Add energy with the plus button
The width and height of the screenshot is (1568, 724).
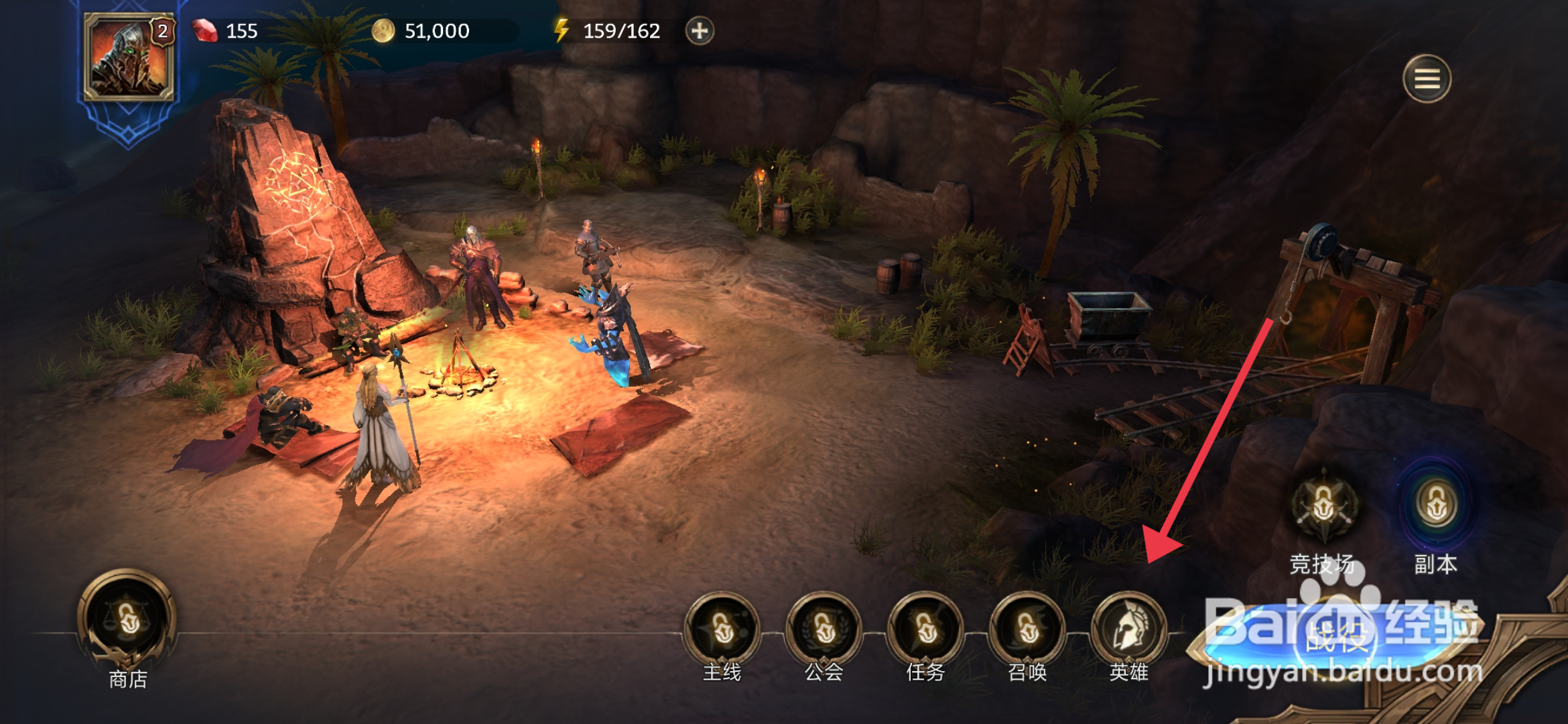(x=700, y=31)
